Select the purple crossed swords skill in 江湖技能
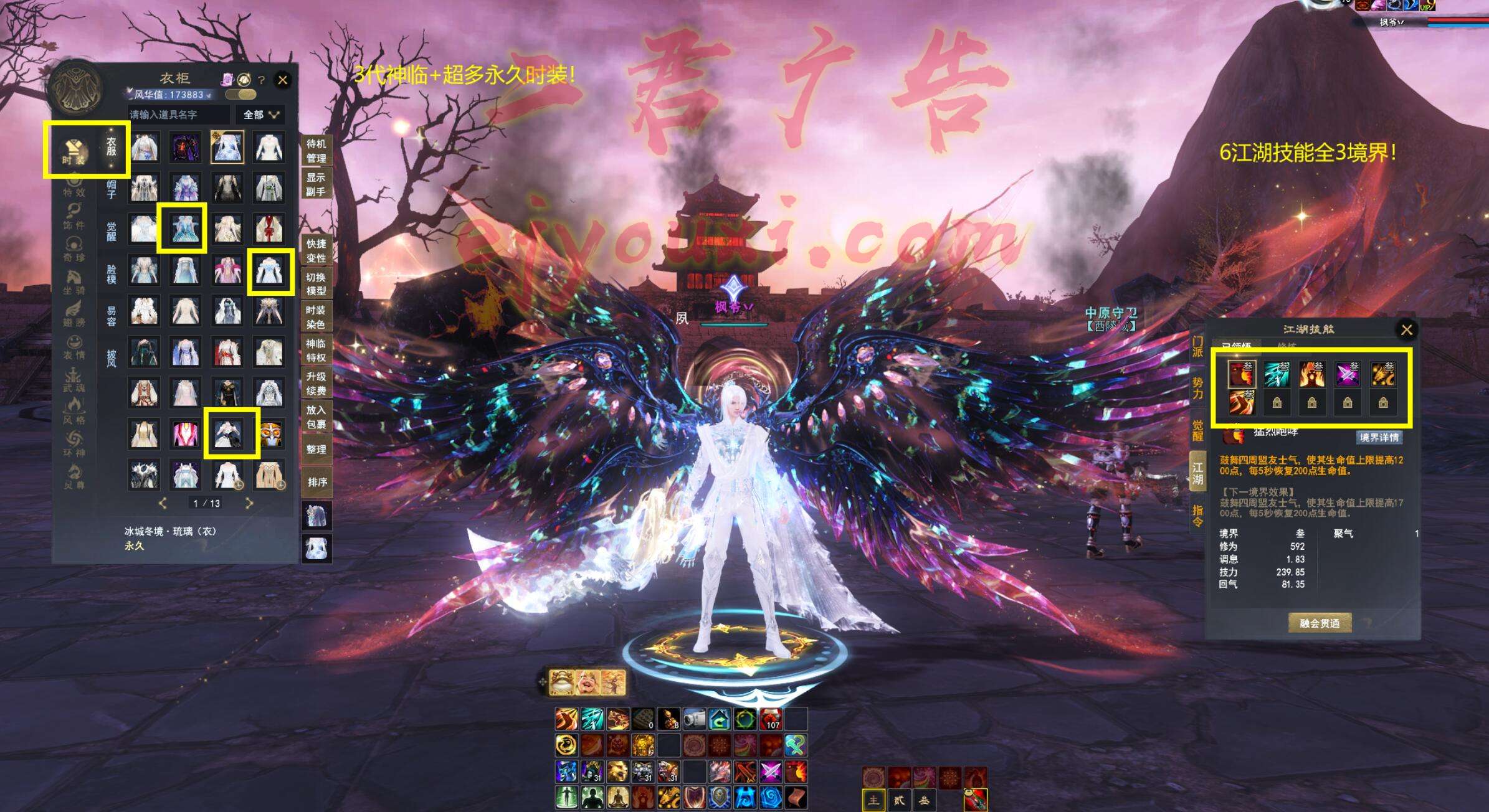Screen dimensions: 1489x812 (1347, 374)
